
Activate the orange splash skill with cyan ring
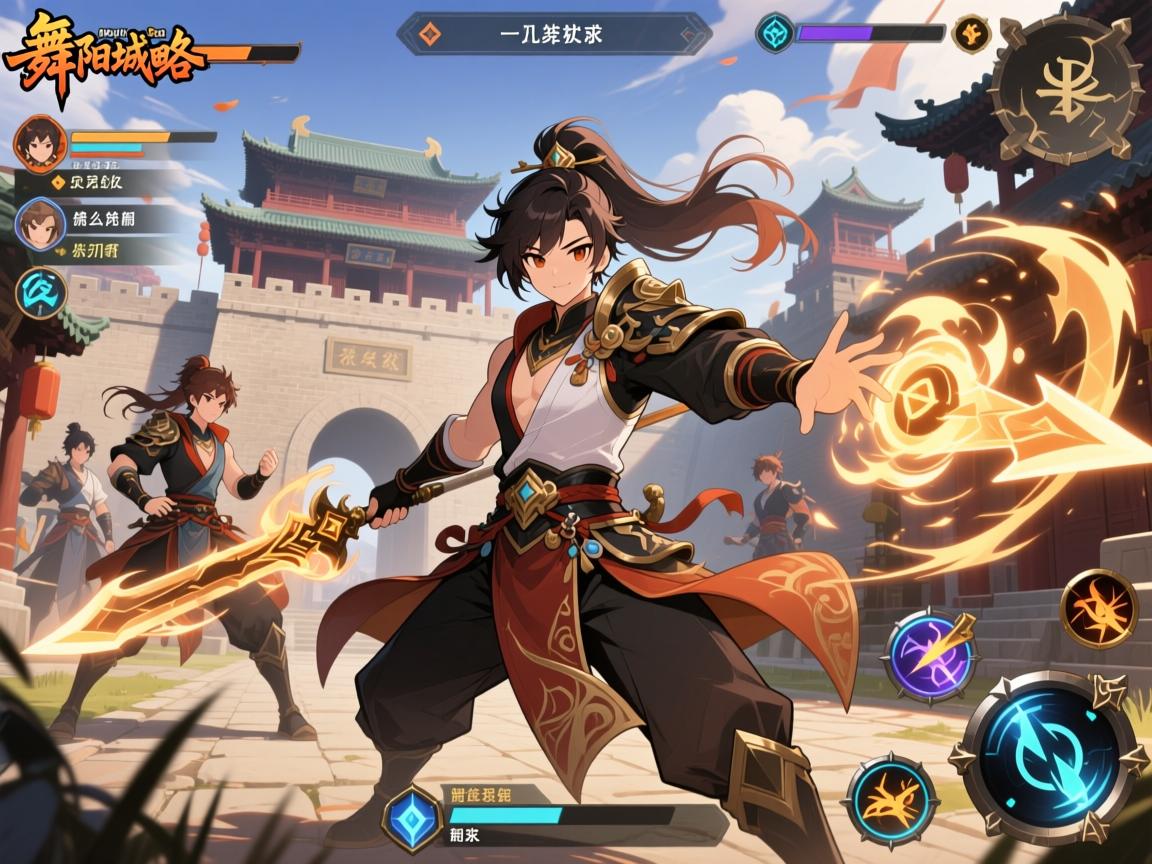(x=891, y=800)
